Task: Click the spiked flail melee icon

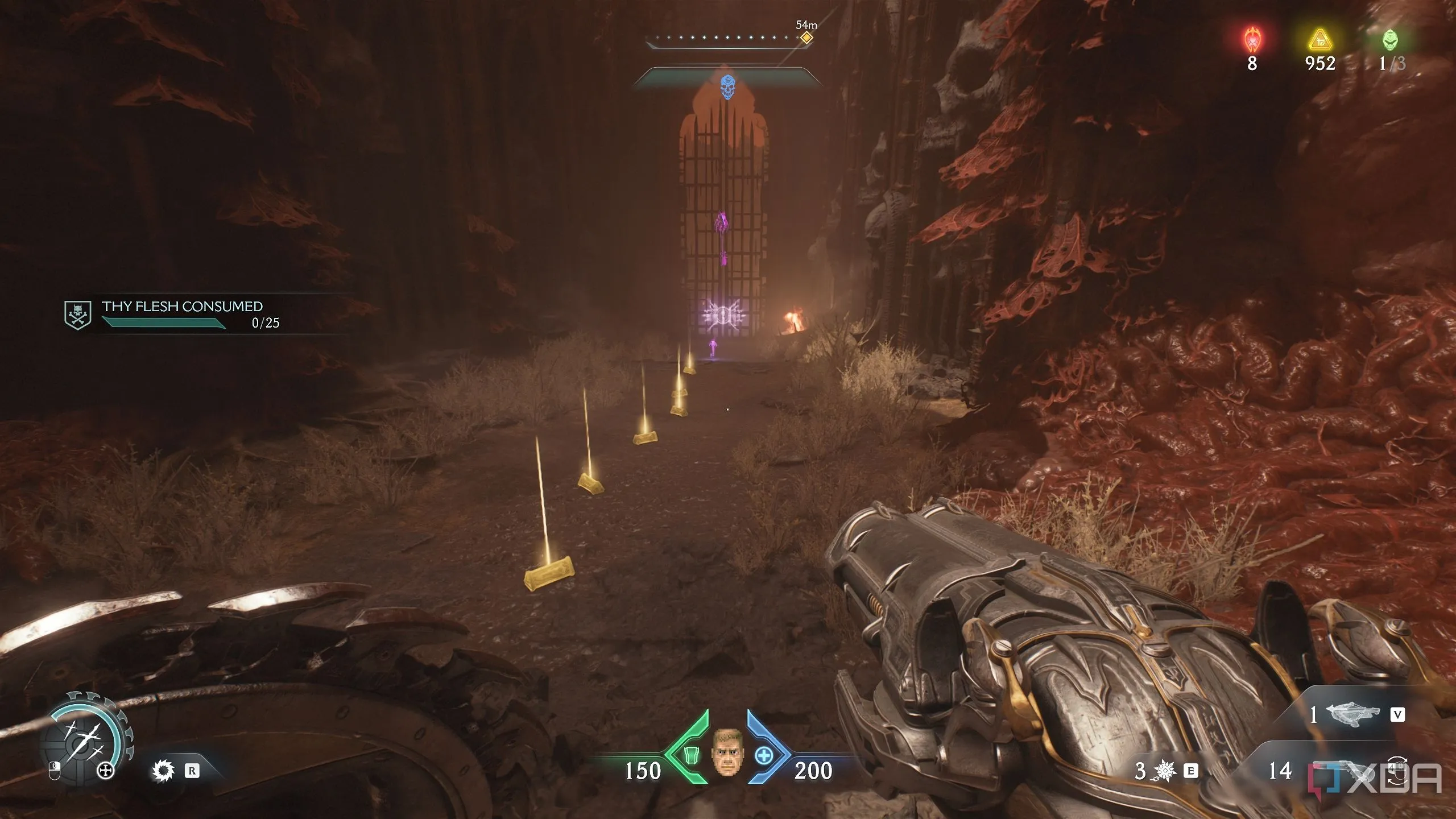Action: (x=1164, y=771)
